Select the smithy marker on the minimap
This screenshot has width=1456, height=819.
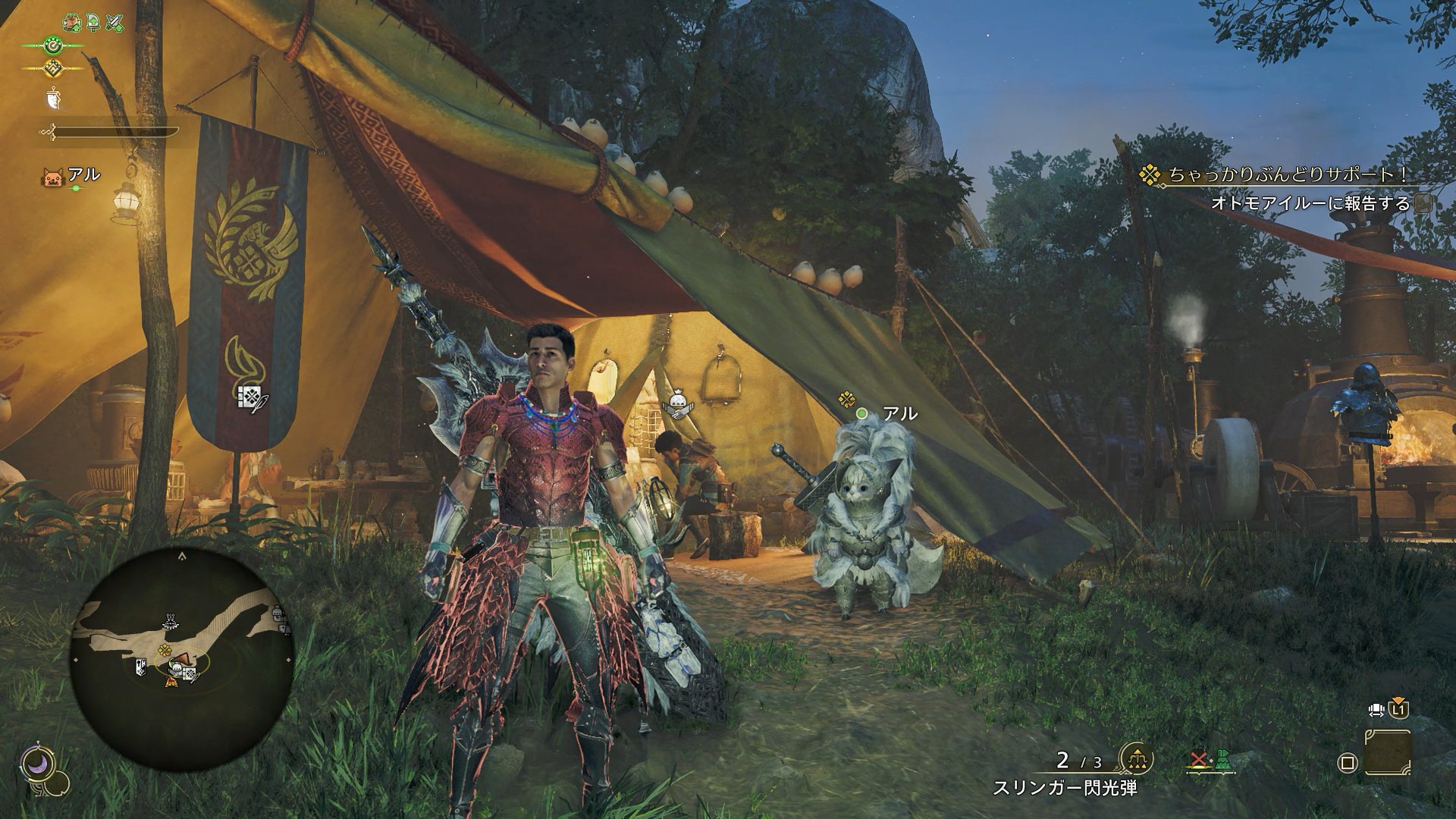point(170,623)
